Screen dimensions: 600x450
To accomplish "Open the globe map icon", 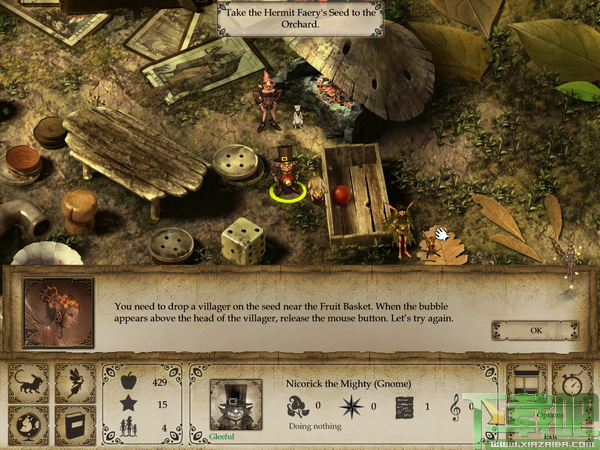I will click(27, 424).
